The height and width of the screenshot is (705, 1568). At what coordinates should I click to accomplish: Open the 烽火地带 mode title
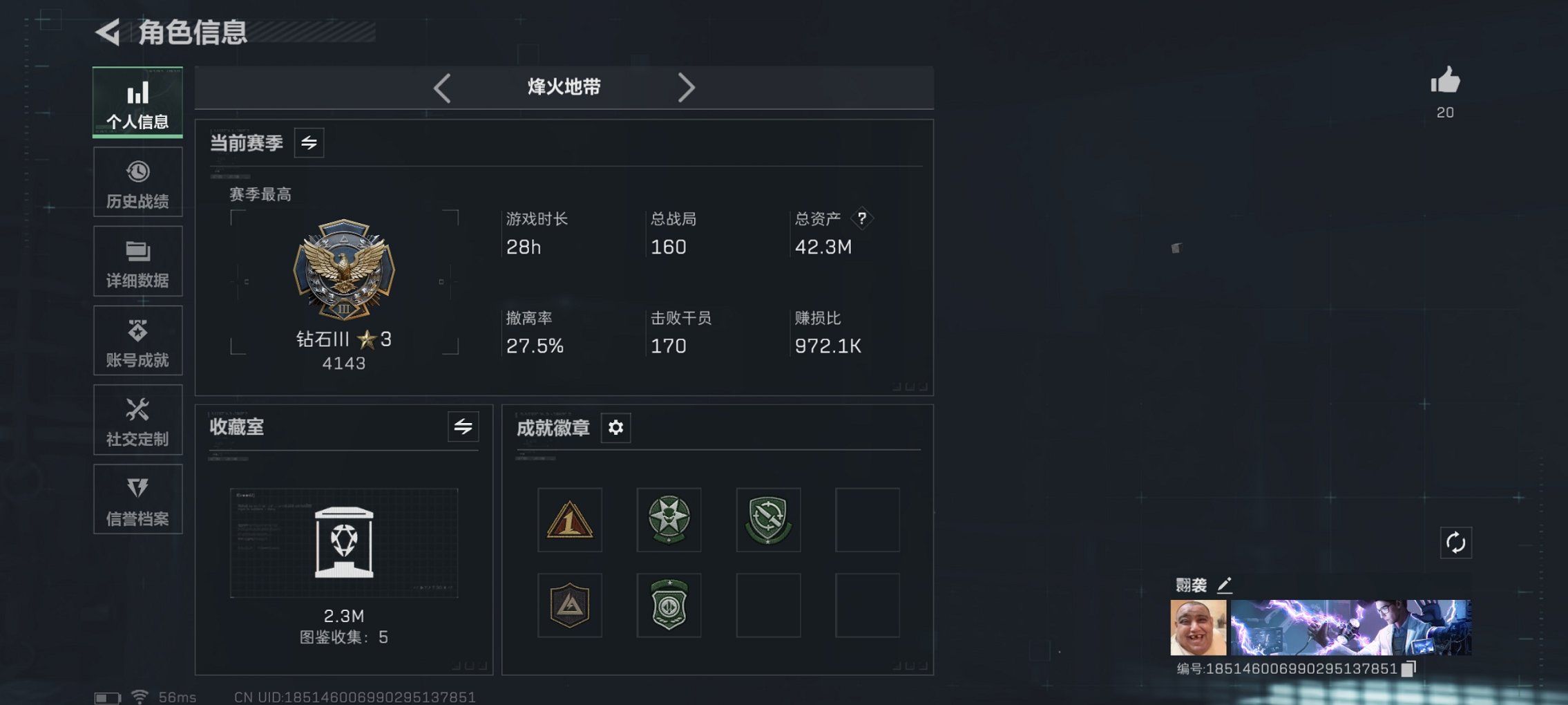[563, 88]
